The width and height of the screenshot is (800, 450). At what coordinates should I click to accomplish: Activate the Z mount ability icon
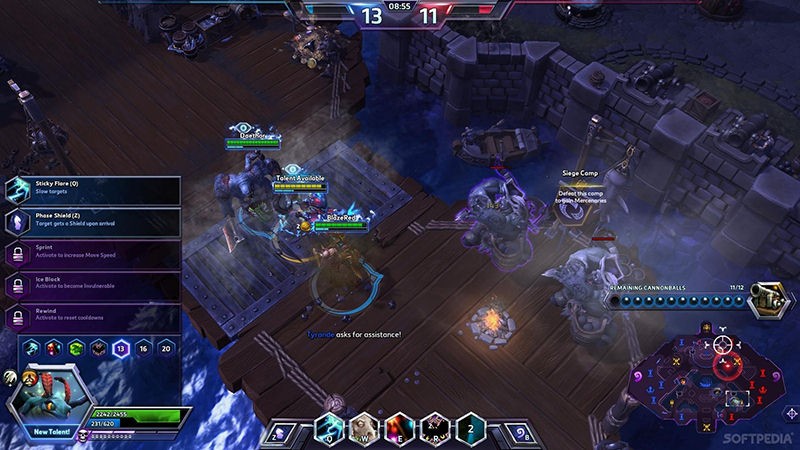coord(279,434)
